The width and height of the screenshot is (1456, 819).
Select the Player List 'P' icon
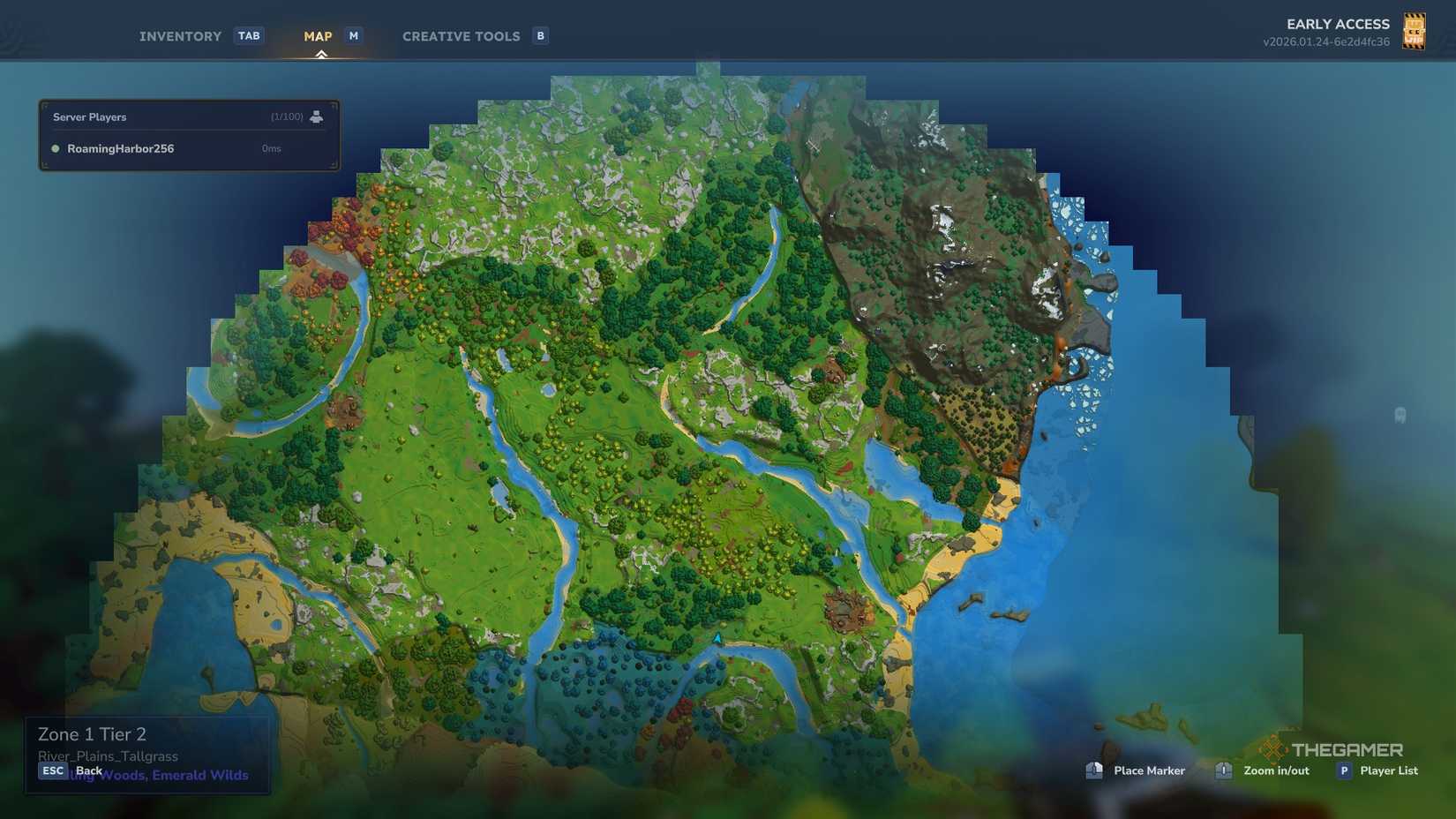pyautogui.click(x=1344, y=770)
